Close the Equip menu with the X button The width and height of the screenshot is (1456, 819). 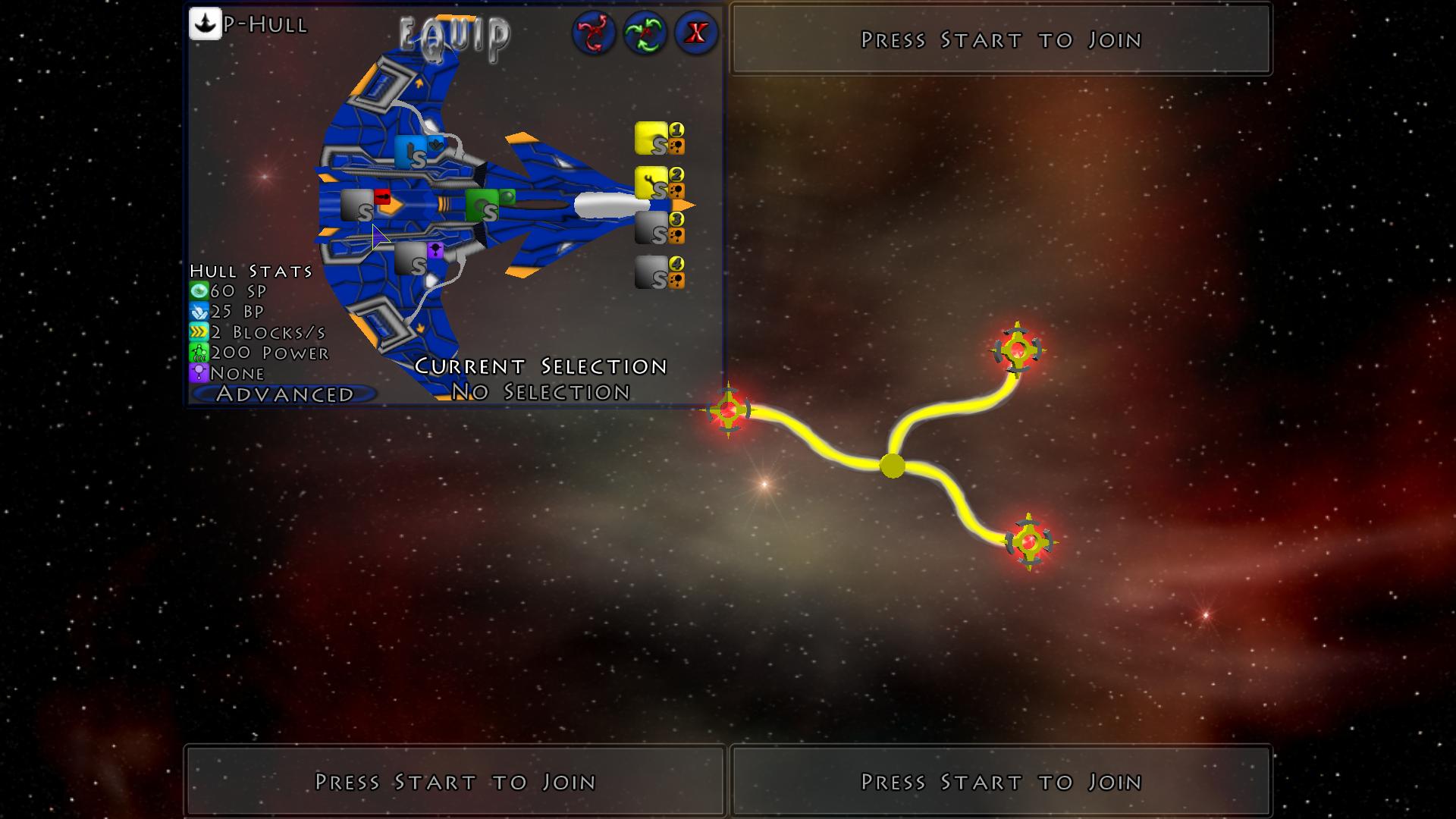[x=695, y=33]
